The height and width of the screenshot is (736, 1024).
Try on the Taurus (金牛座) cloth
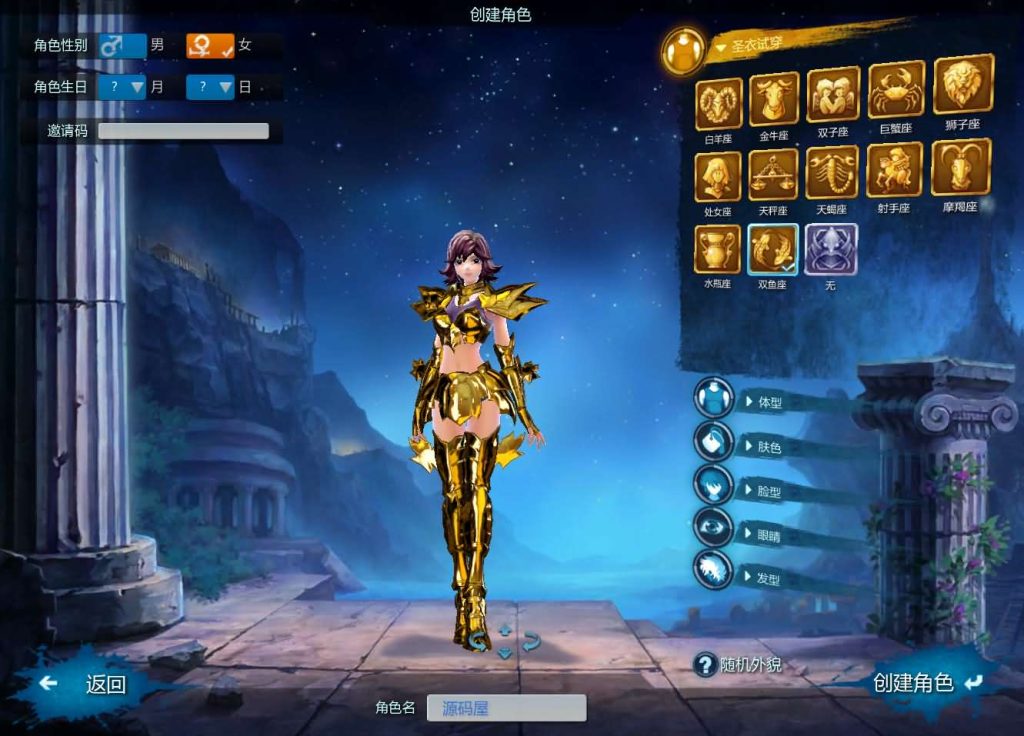(x=774, y=98)
